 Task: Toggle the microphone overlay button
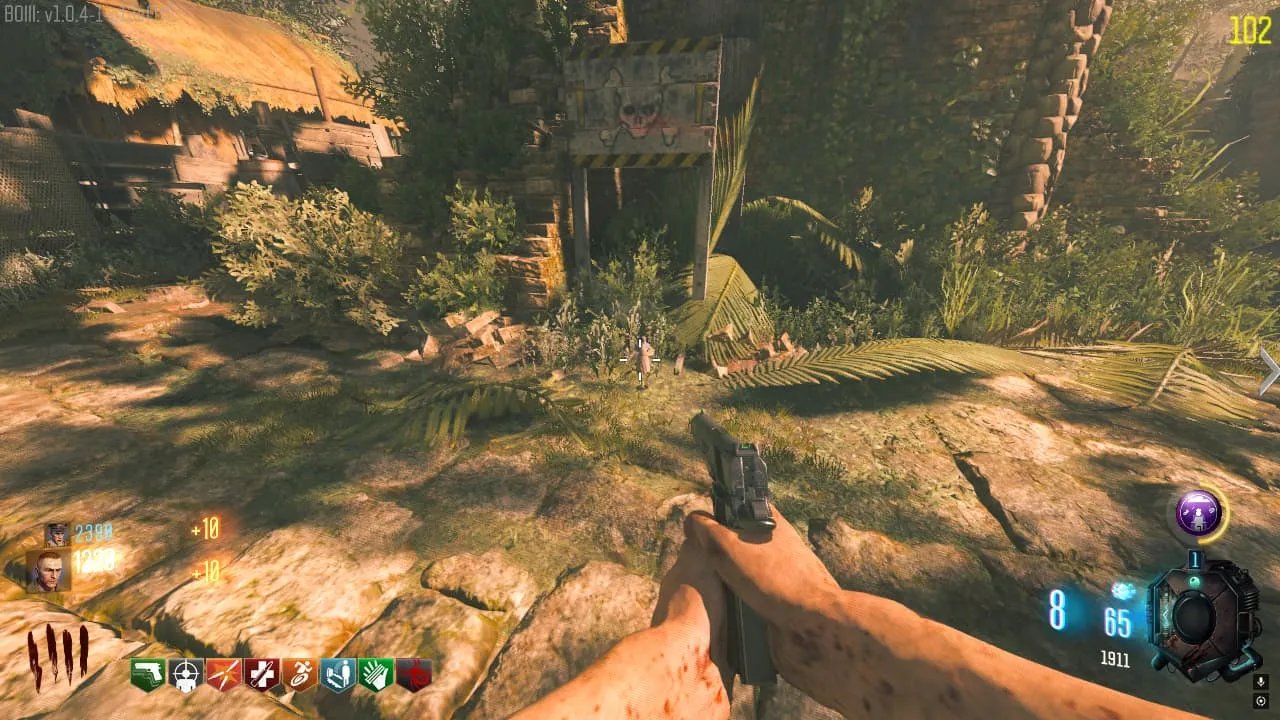coord(1260,682)
